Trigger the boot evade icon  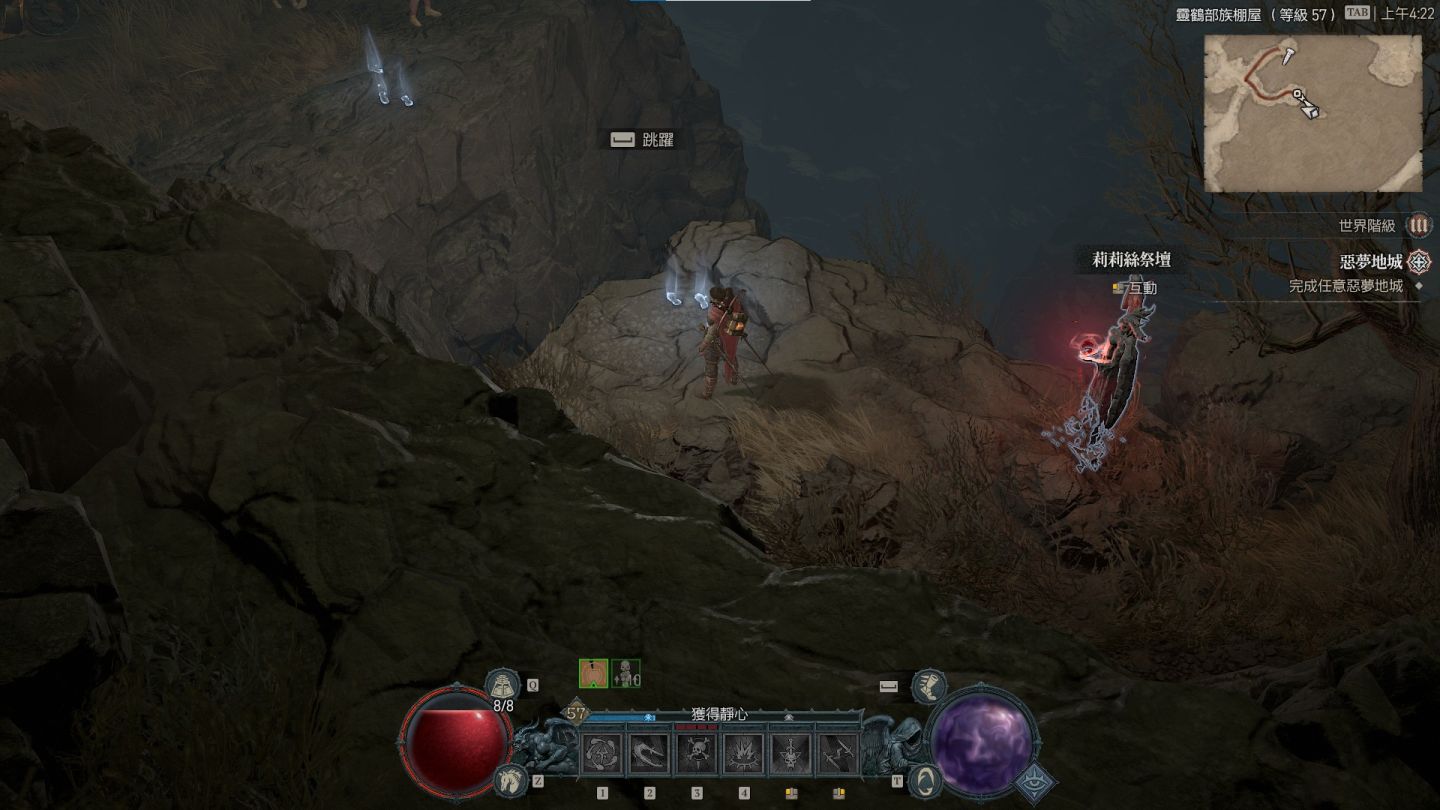point(930,686)
